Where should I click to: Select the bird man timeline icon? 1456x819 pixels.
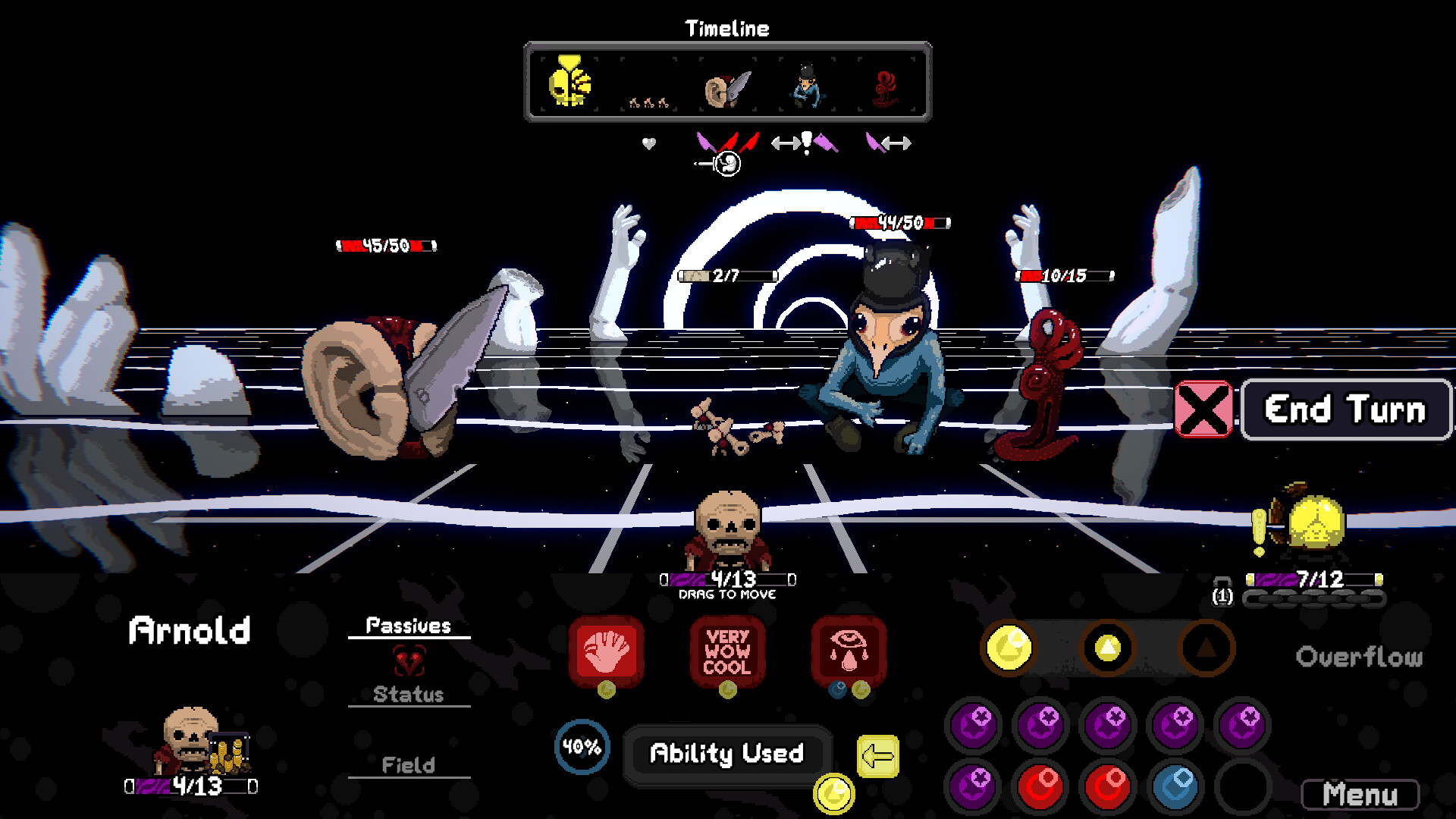(806, 87)
